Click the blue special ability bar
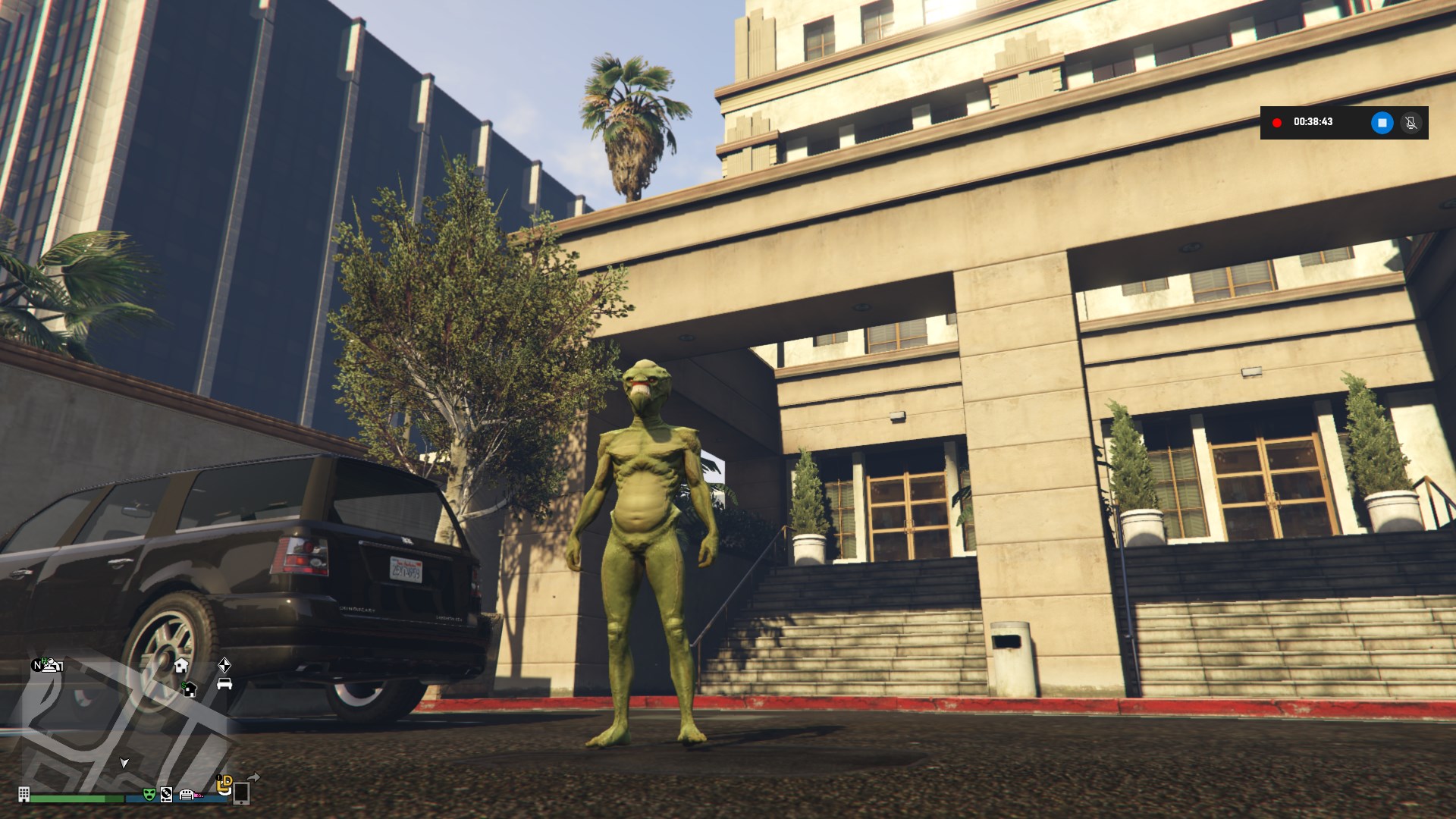This screenshot has width=1456, height=819. pos(135,796)
